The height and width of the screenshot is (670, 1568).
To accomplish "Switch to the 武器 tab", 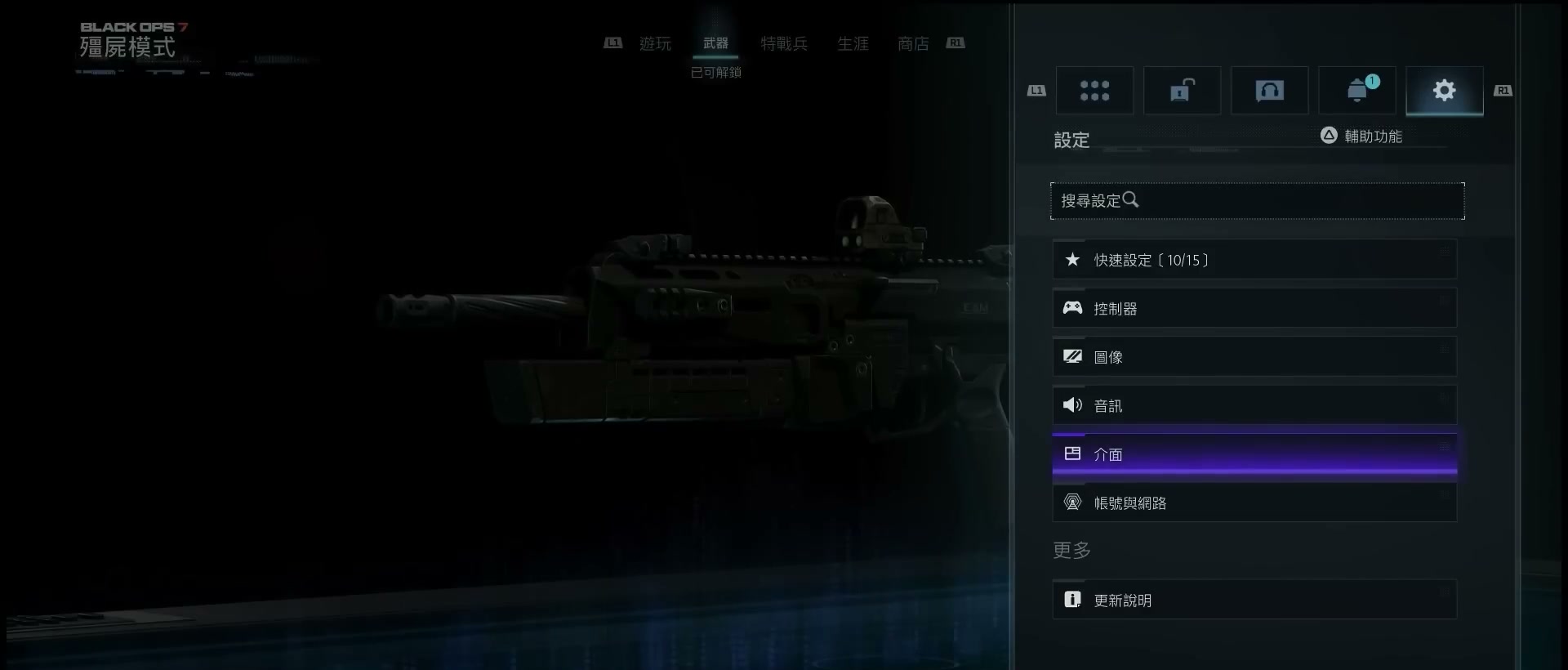I will pos(715,43).
